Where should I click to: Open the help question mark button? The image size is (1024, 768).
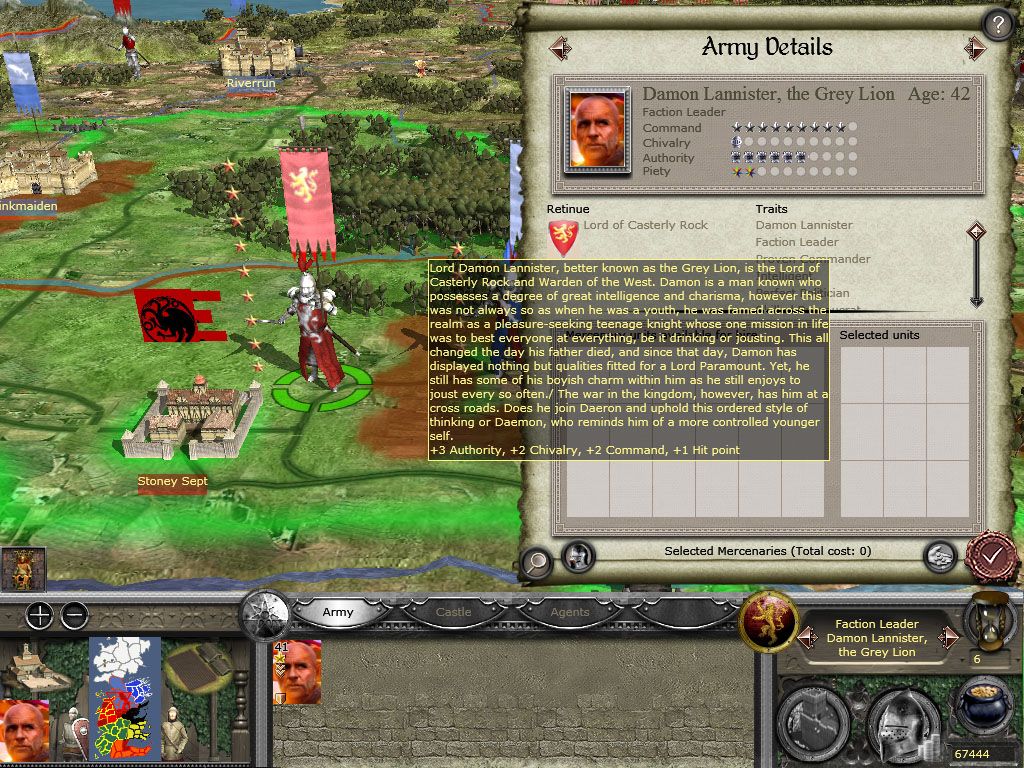coord(996,24)
